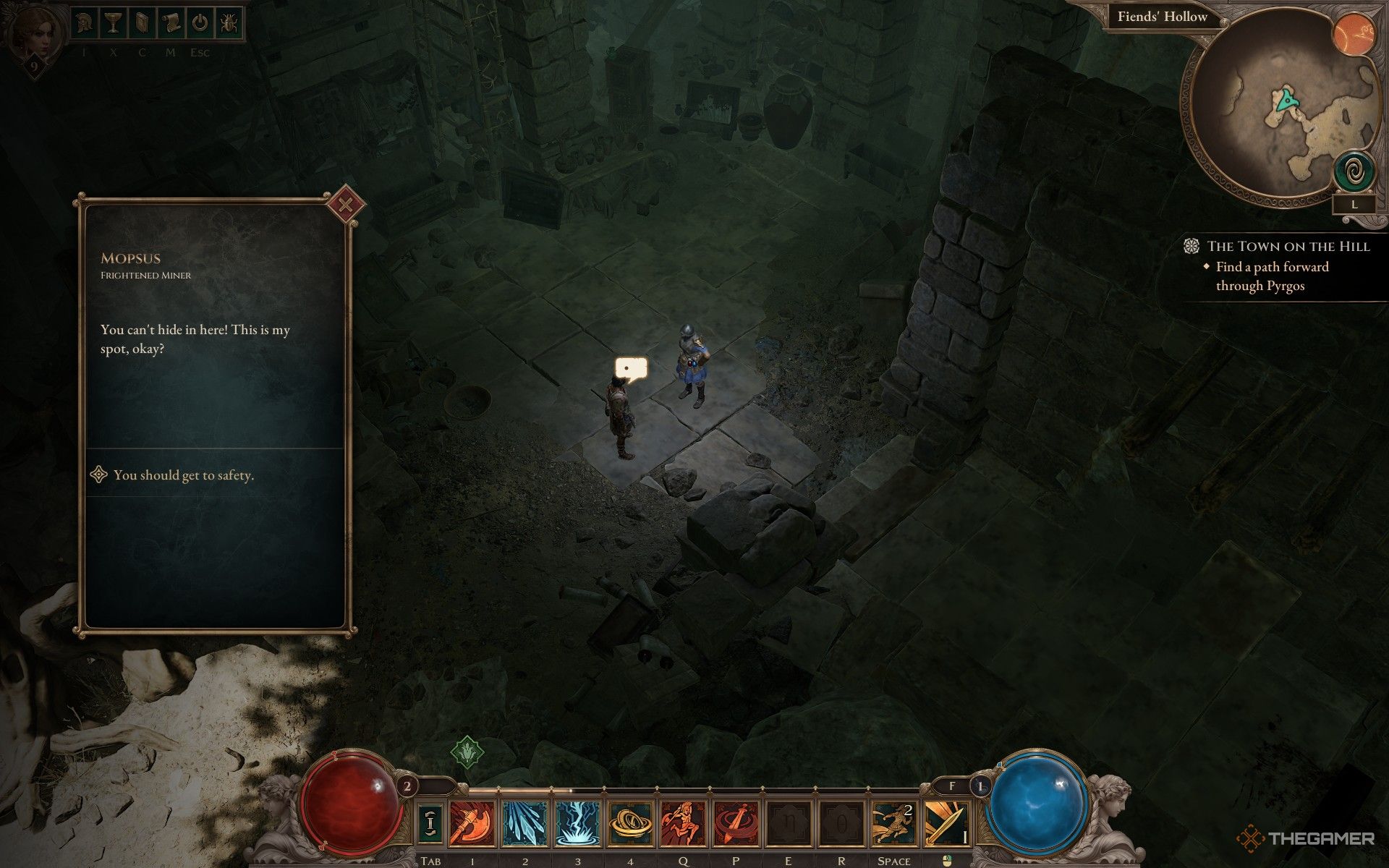1389x868 pixels.
Task: Select the golden sword basic attack
Action: [x=947, y=824]
